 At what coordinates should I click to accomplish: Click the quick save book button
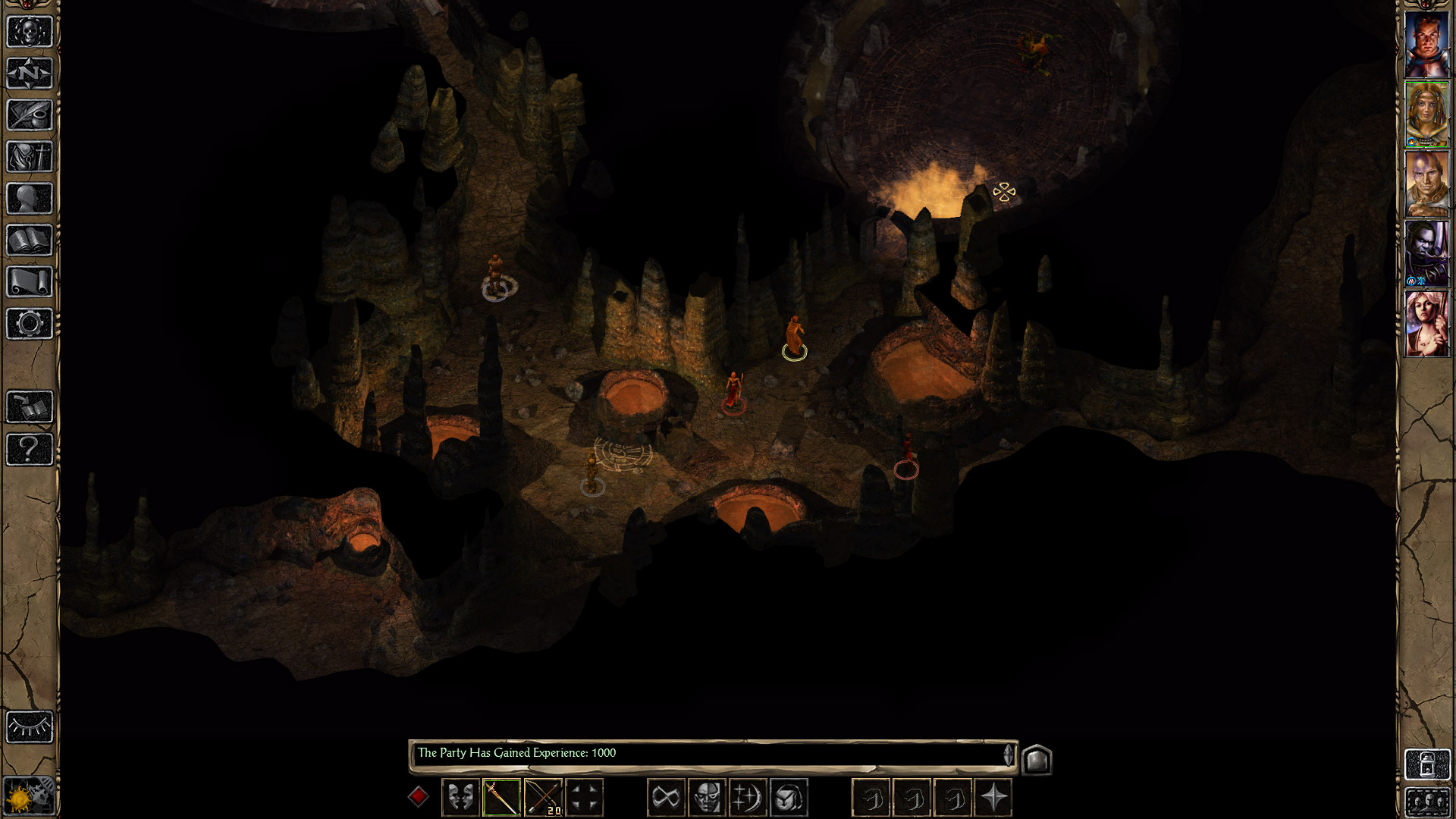(x=30, y=407)
